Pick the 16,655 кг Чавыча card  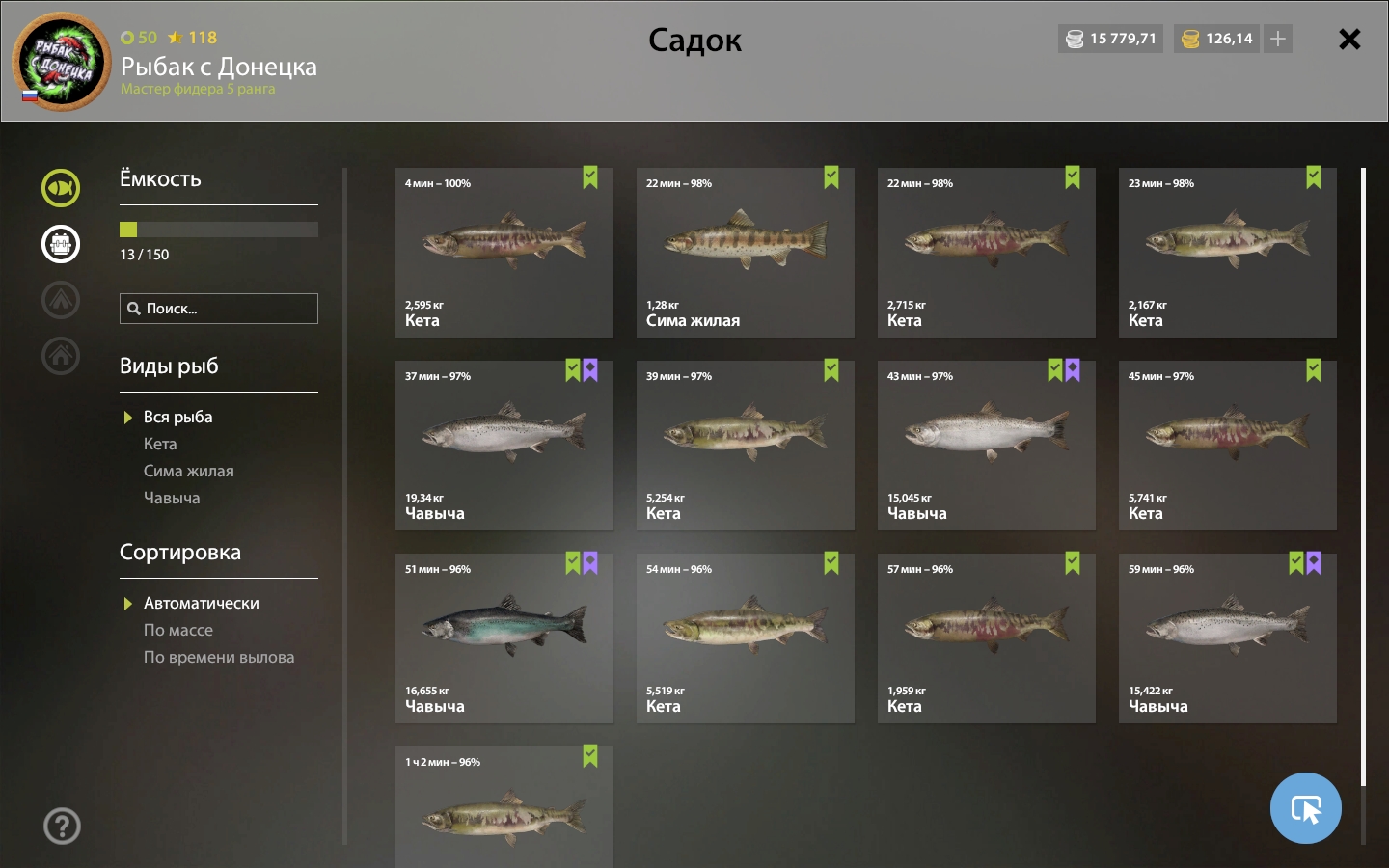504,637
